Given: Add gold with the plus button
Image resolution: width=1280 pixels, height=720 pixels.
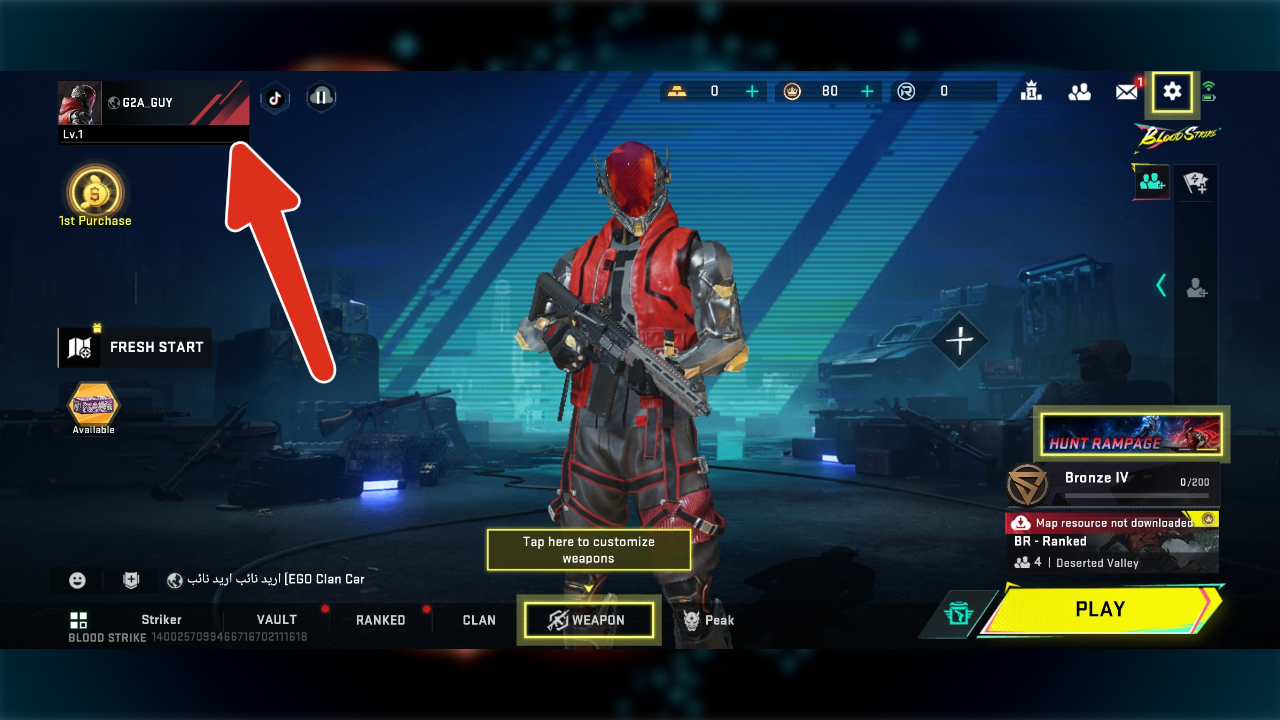Looking at the screenshot, I should [x=752, y=91].
